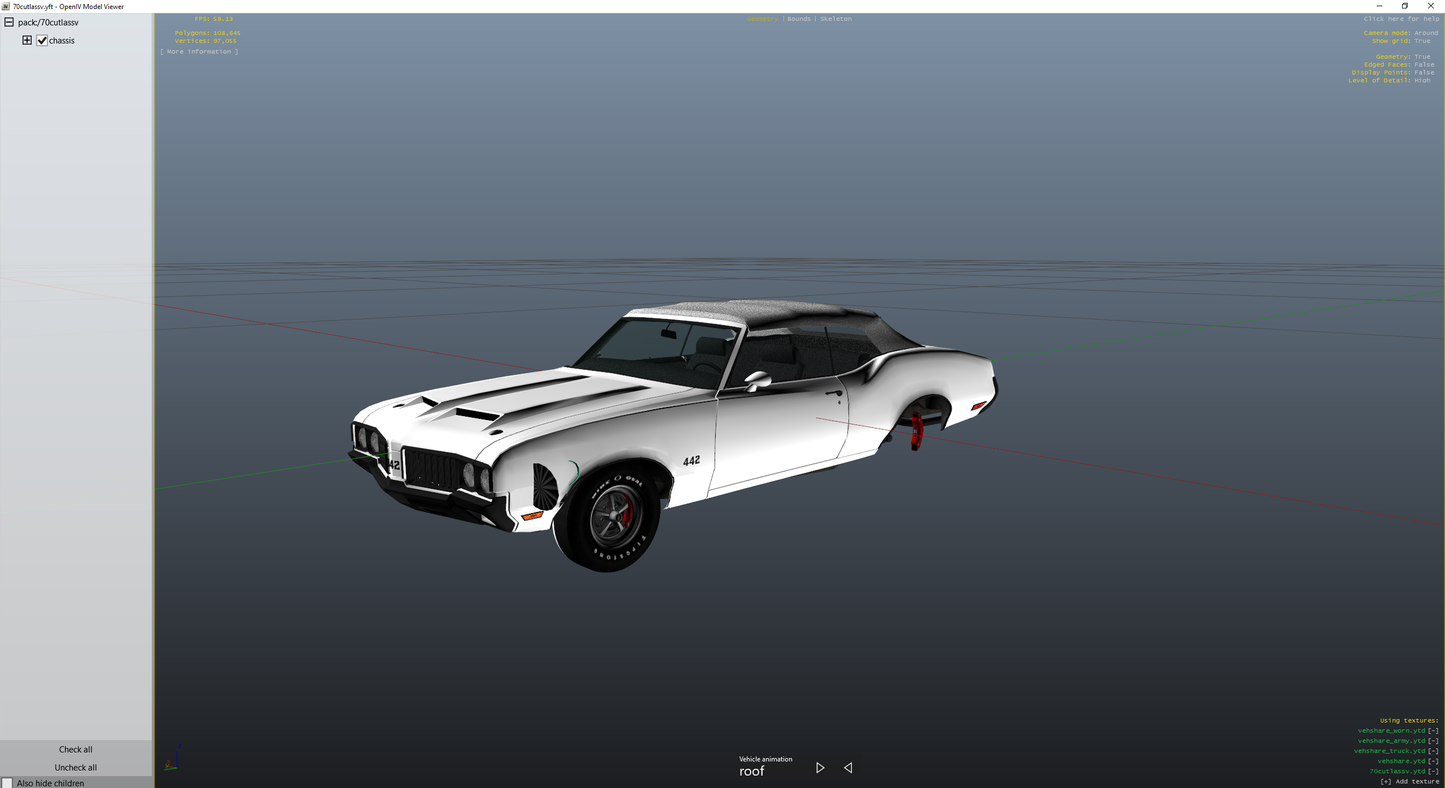The image size is (1445, 788).
Task: Select the roof animation name label
Action: coord(752,771)
